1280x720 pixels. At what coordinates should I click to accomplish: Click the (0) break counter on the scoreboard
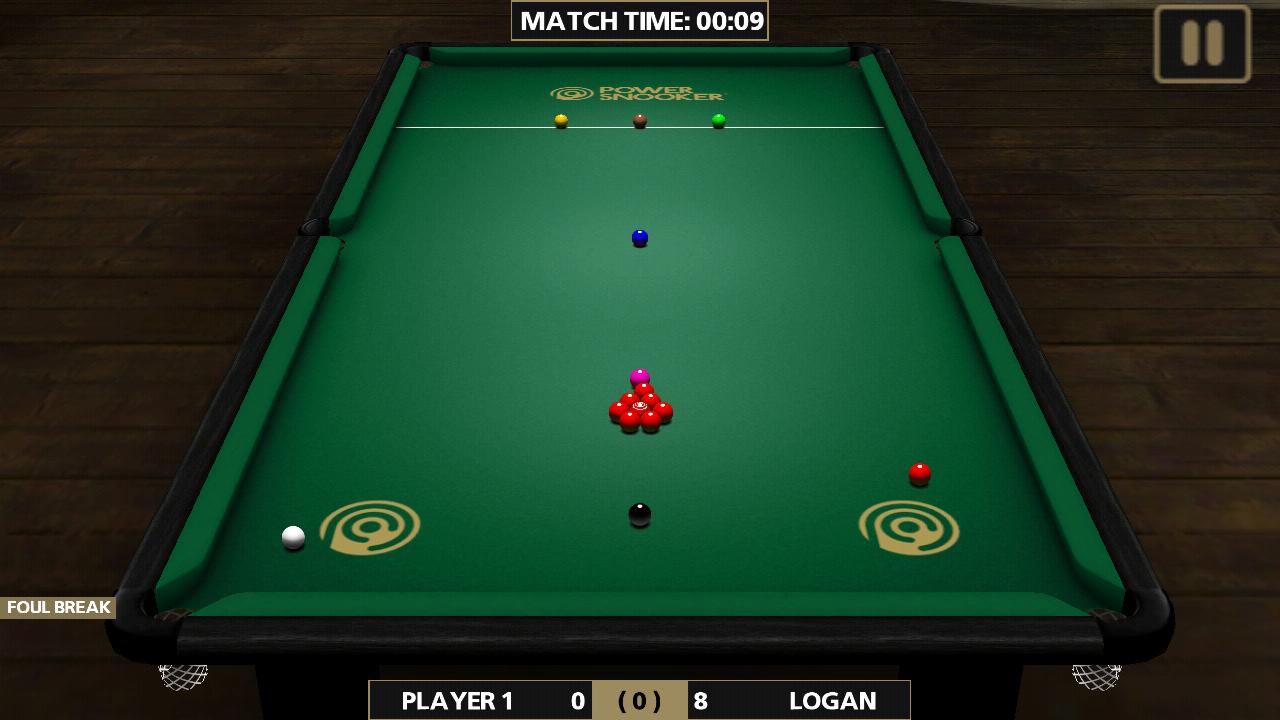(638, 701)
